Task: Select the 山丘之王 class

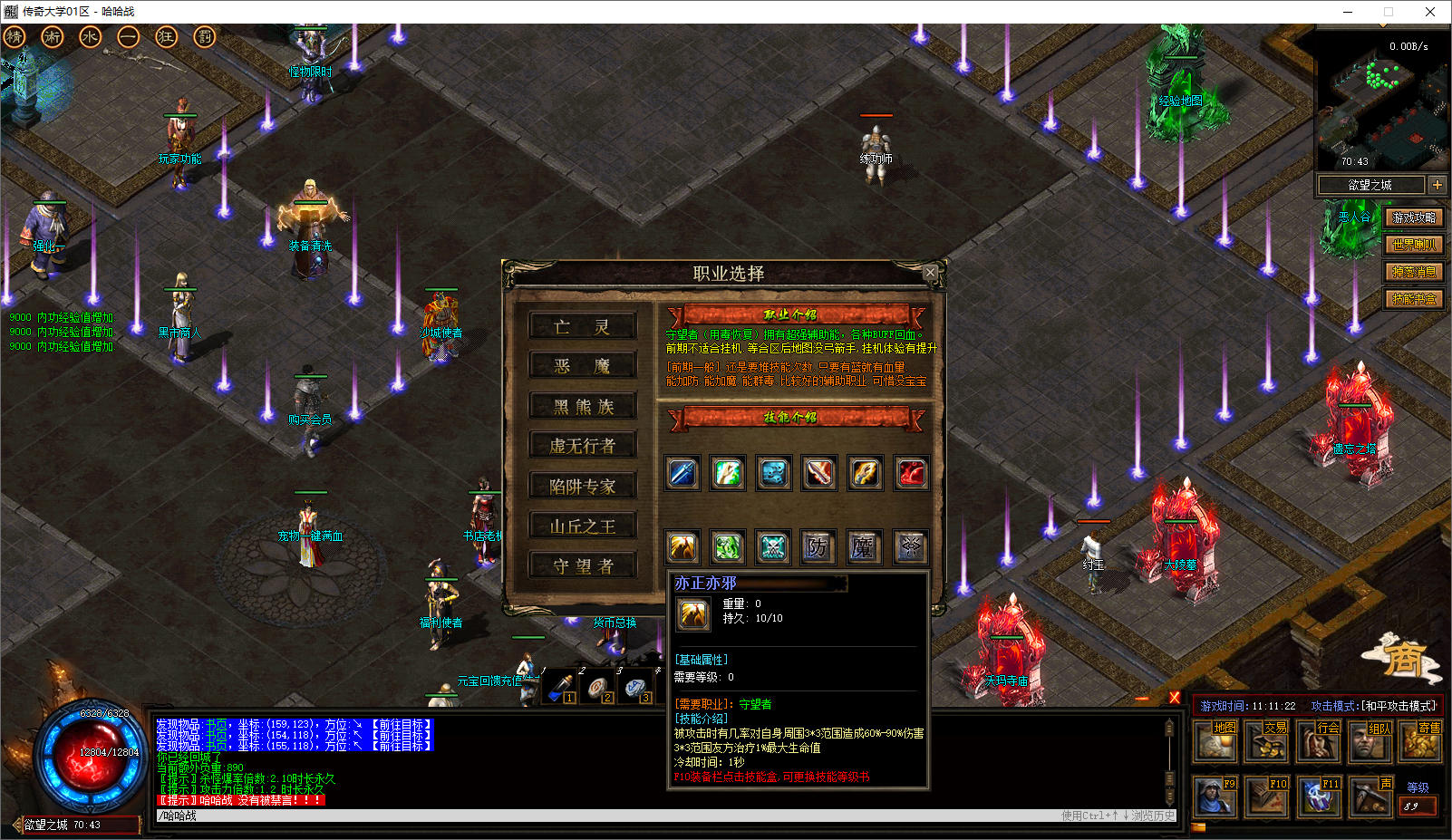Action: (582, 526)
